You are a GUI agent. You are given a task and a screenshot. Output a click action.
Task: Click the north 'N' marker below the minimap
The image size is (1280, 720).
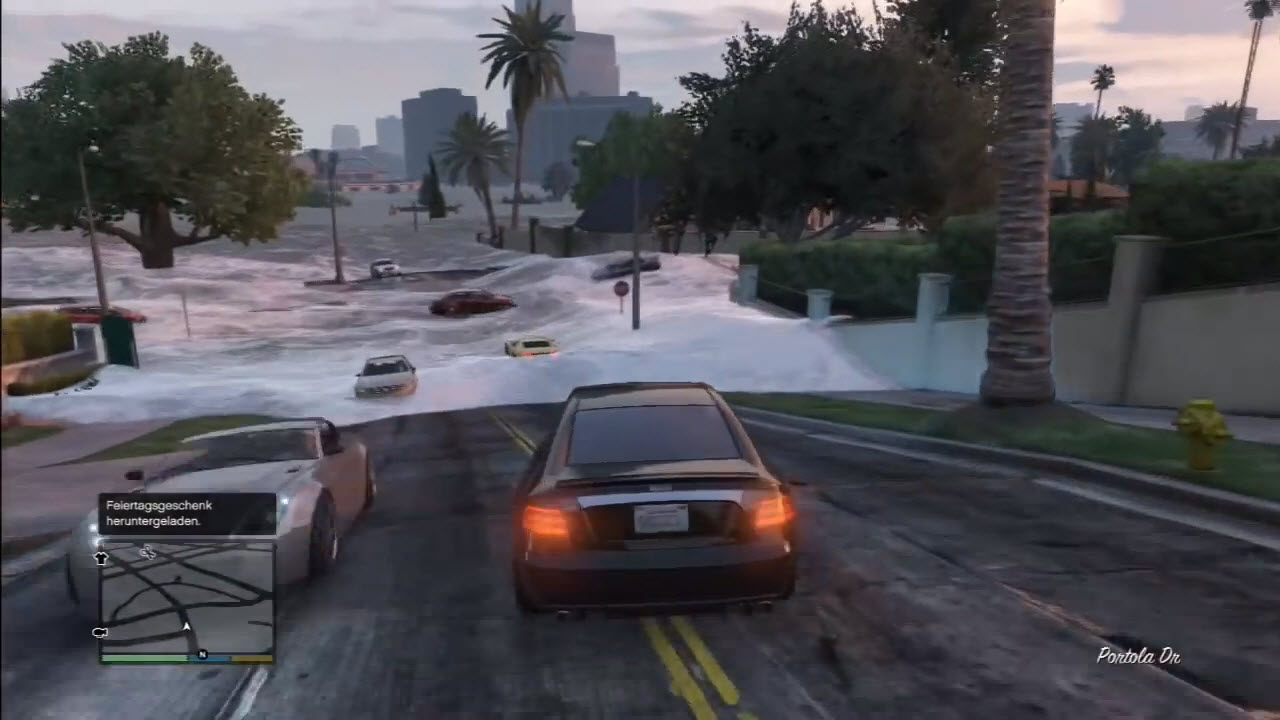pyautogui.click(x=203, y=655)
